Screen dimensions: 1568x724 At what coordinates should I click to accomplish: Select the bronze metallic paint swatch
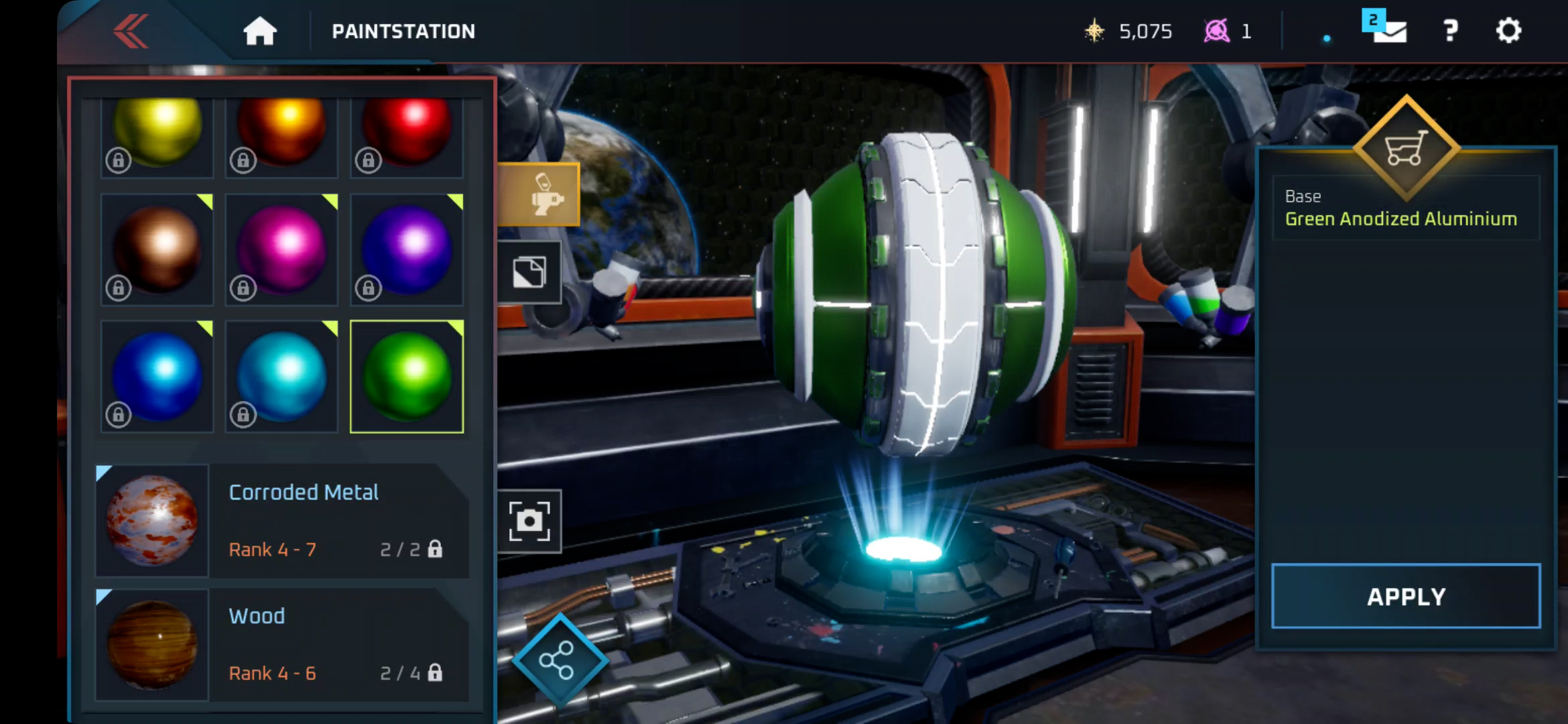coord(157,249)
